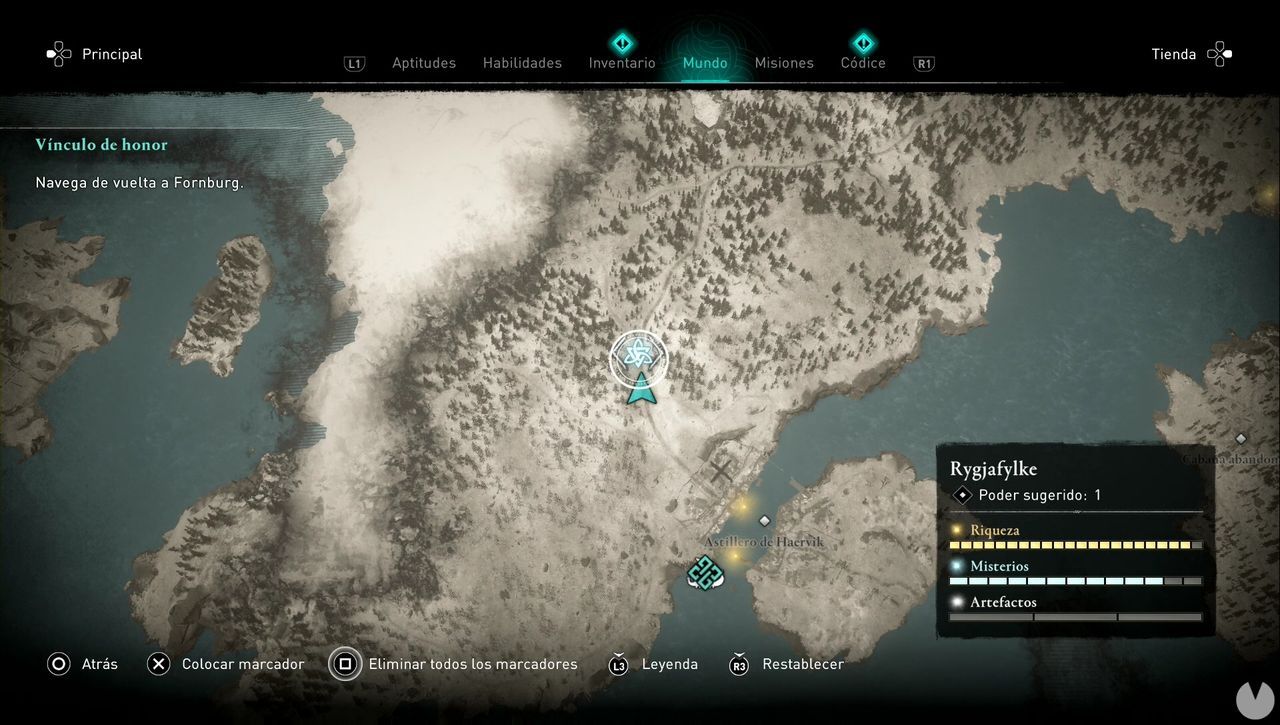Image resolution: width=1280 pixels, height=725 pixels.
Task: Click the Cabaña abandonada location marker
Action: [x=1241, y=440]
